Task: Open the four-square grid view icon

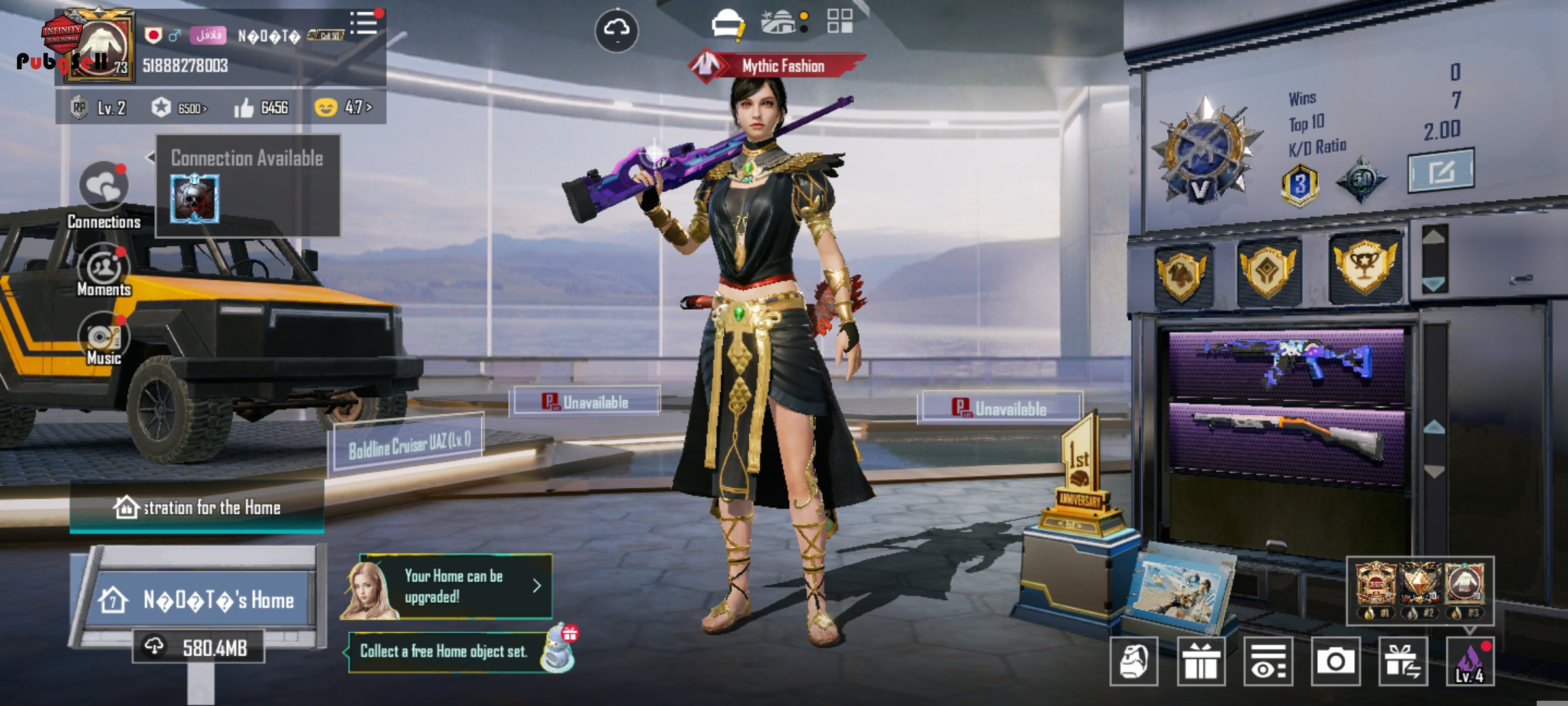Action: (x=840, y=21)
